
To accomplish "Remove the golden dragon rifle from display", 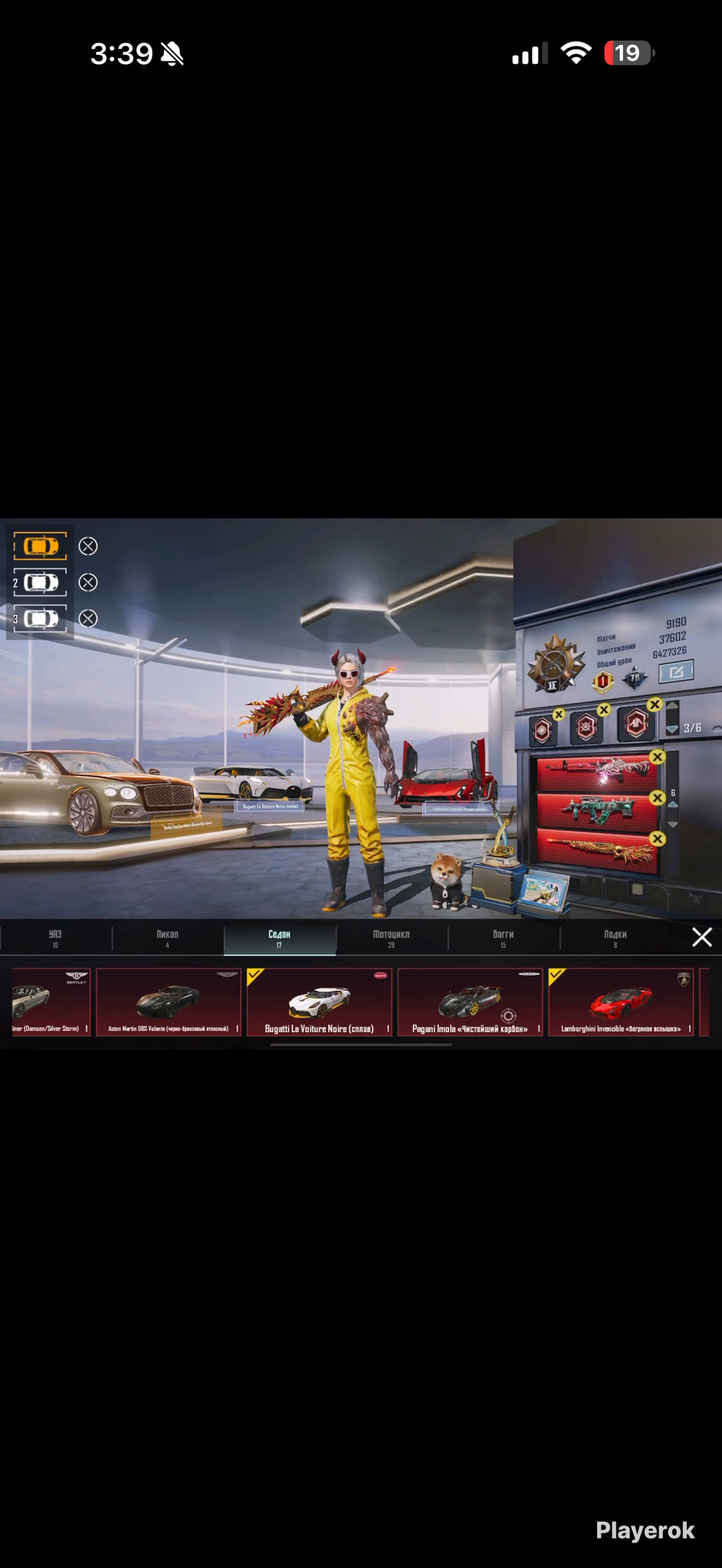I will (657, 838).
